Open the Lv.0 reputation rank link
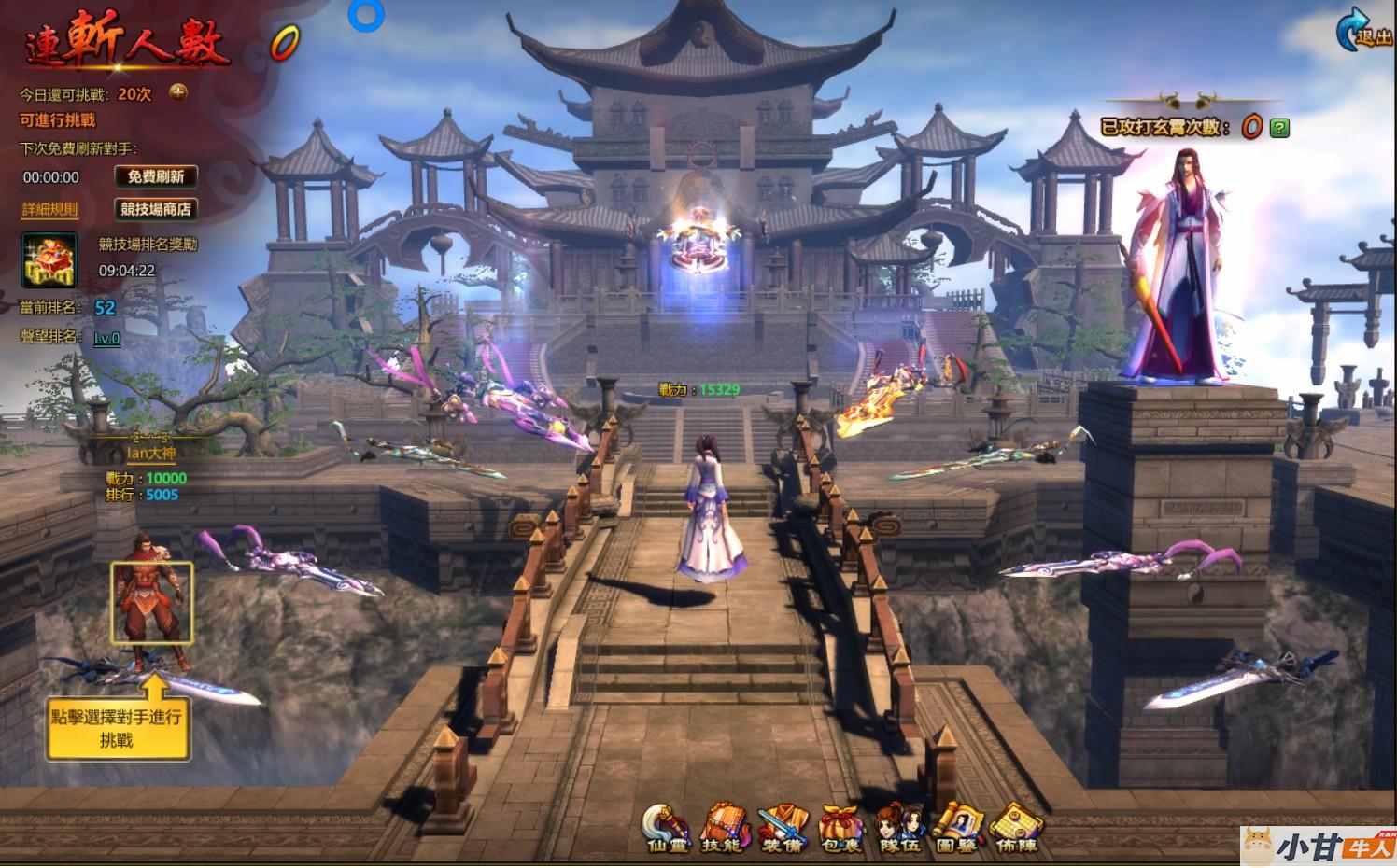The image size is (1397, 868). 107,338
